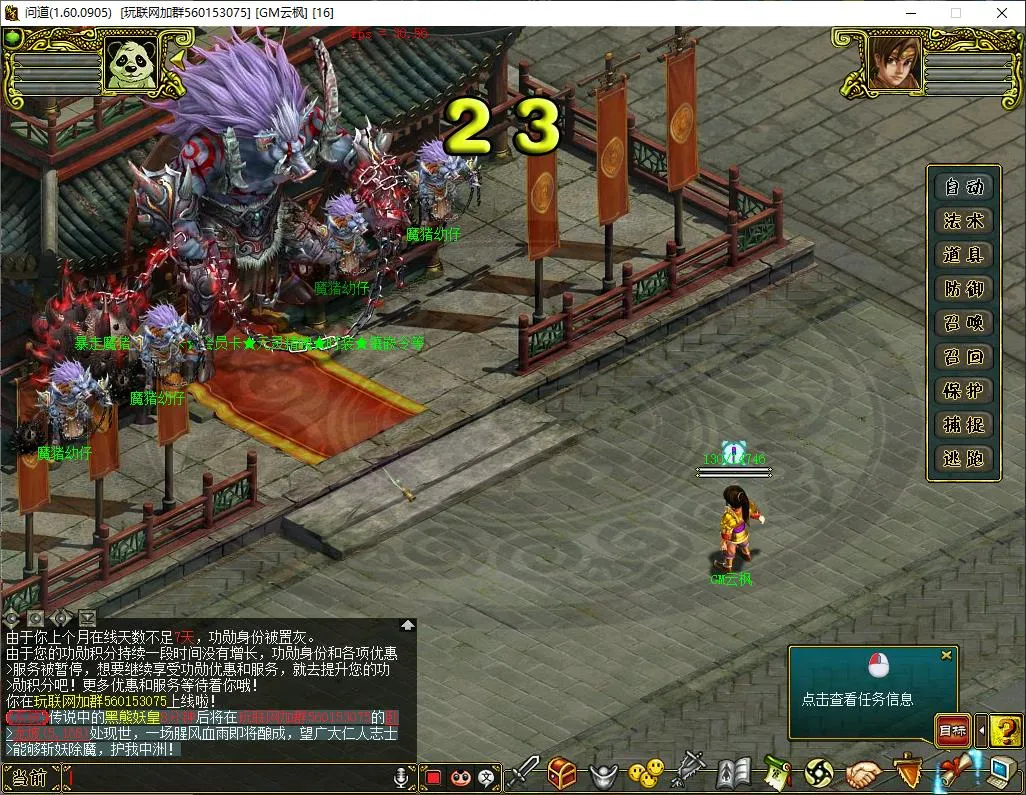
Task: Maximize the game window
Action: [x=955, y=13]
